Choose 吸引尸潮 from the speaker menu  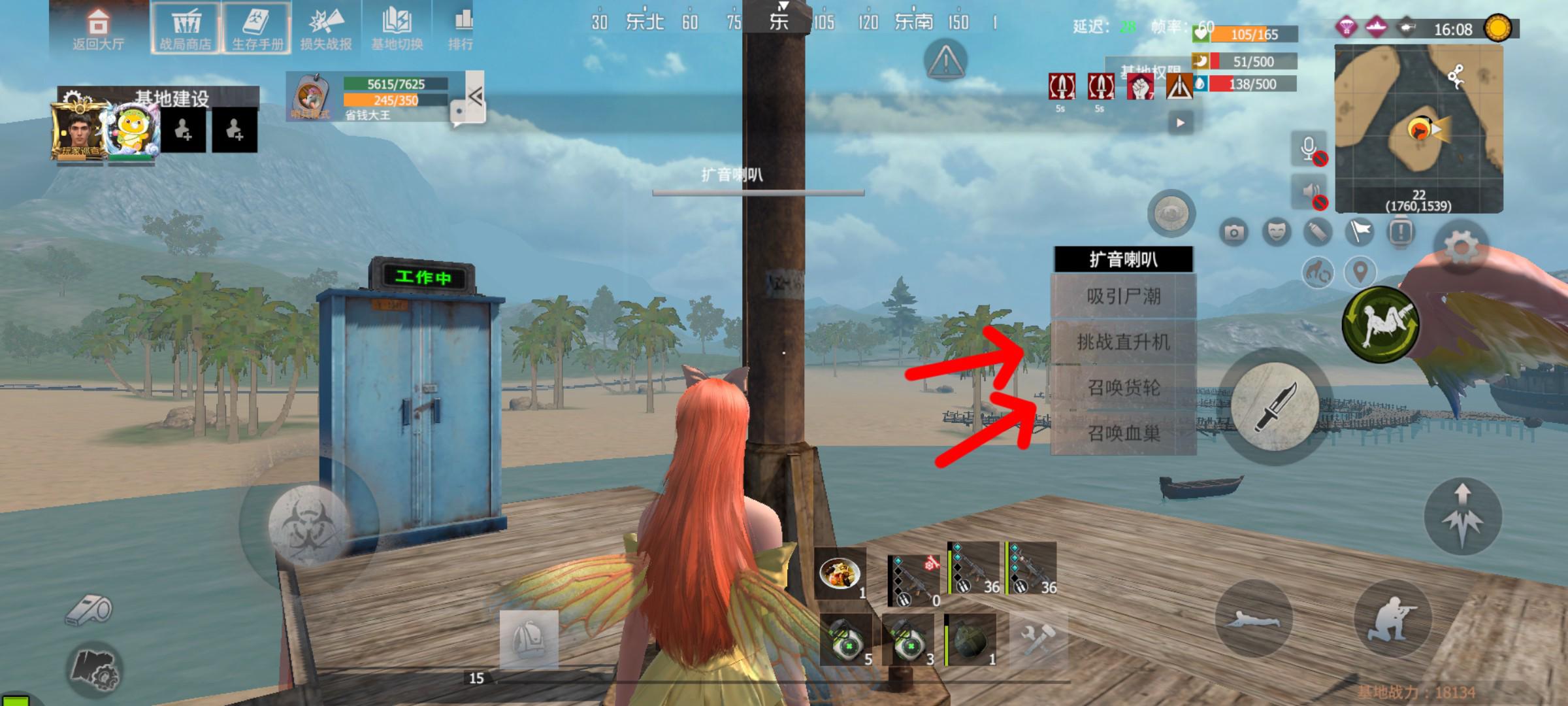pos(1123,296)
